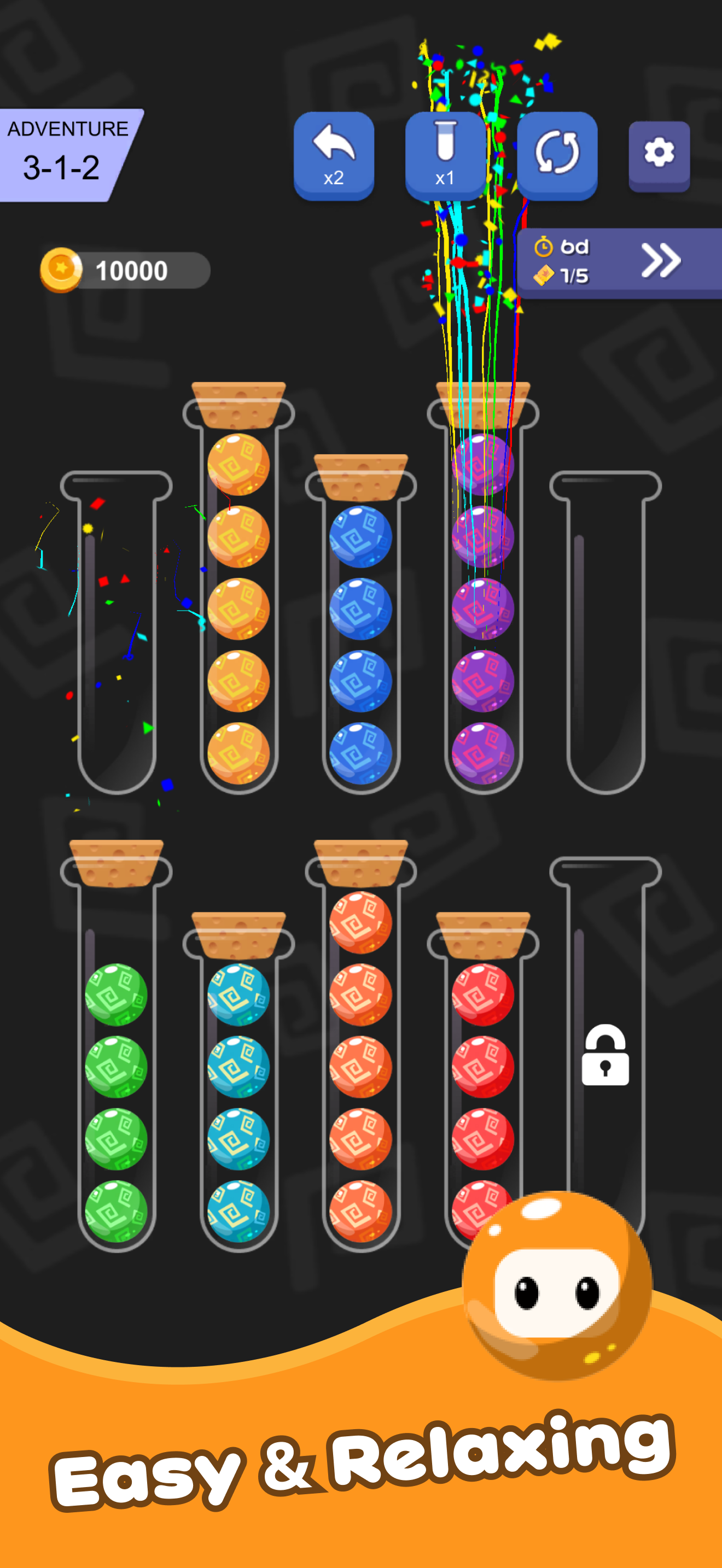Image resolution: width=722 pixels, height=1568 pixels.
Task: Click the gold coin icon beside 10000
Action: pos(64,270)
